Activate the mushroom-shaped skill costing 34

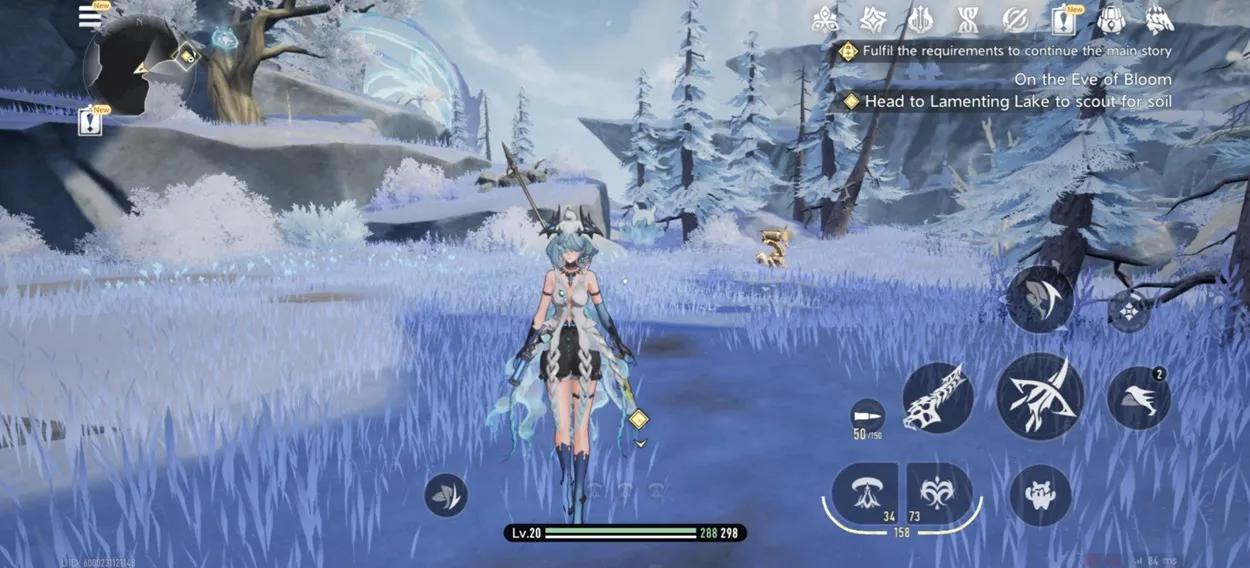[x=864, y=492]
